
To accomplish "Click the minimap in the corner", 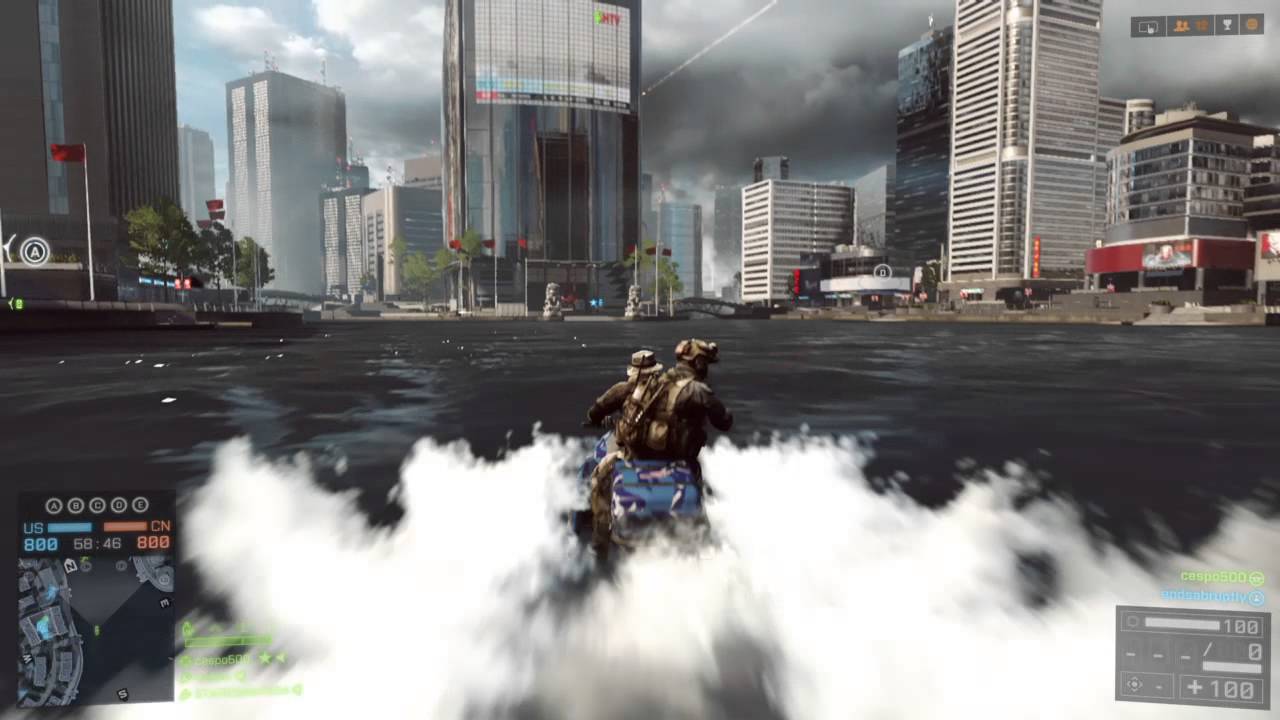I will pos(95,630).
